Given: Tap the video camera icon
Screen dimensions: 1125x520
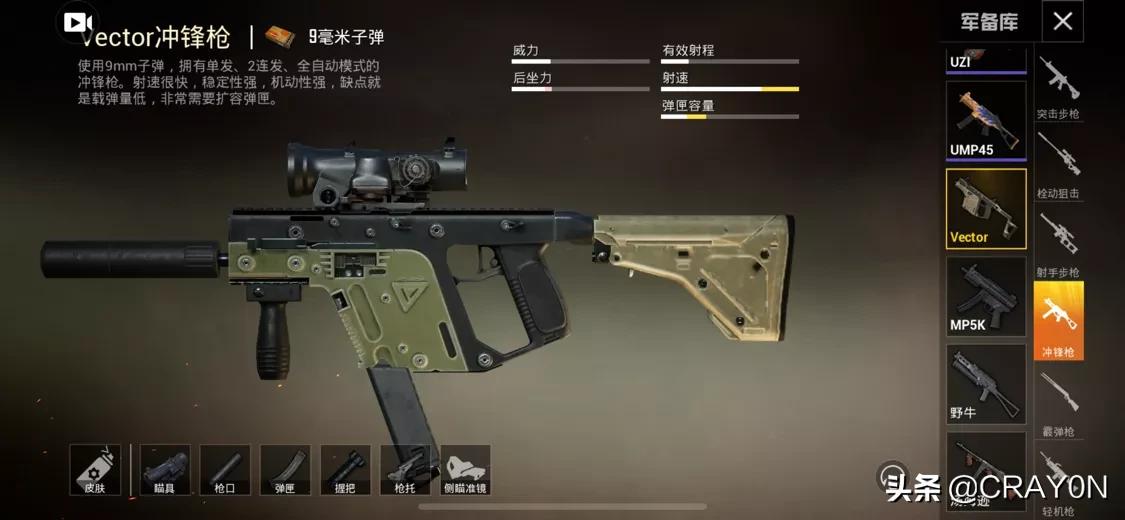Looking at the screenshot, I should tap(78, 22).
